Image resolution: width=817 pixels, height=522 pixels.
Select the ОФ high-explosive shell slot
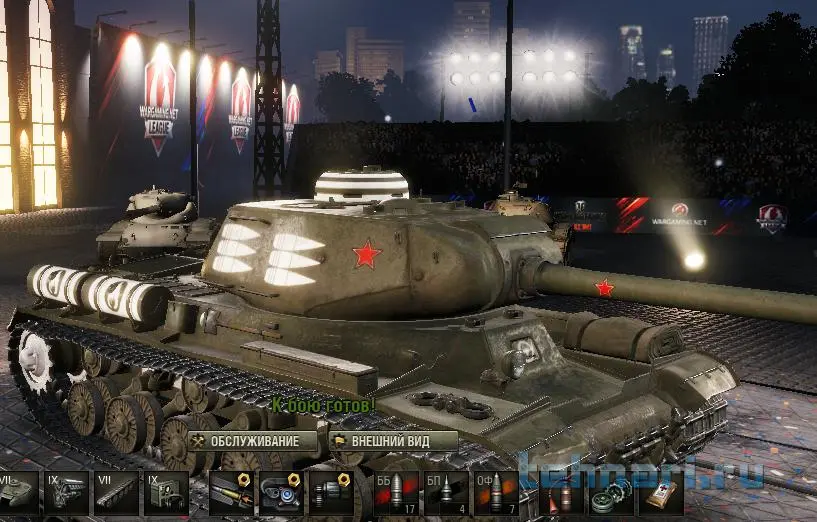pyautogui.click(x=494, y=494)
